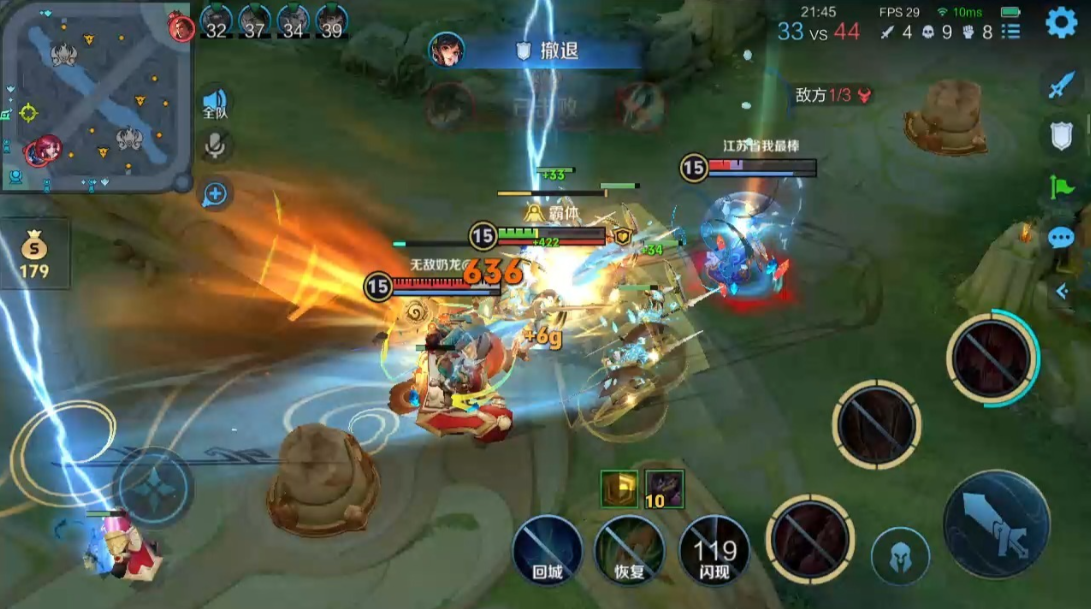Use the 恢复 restore spell
This screenshot has width=1091, height=609.
[x=629, y=549]
